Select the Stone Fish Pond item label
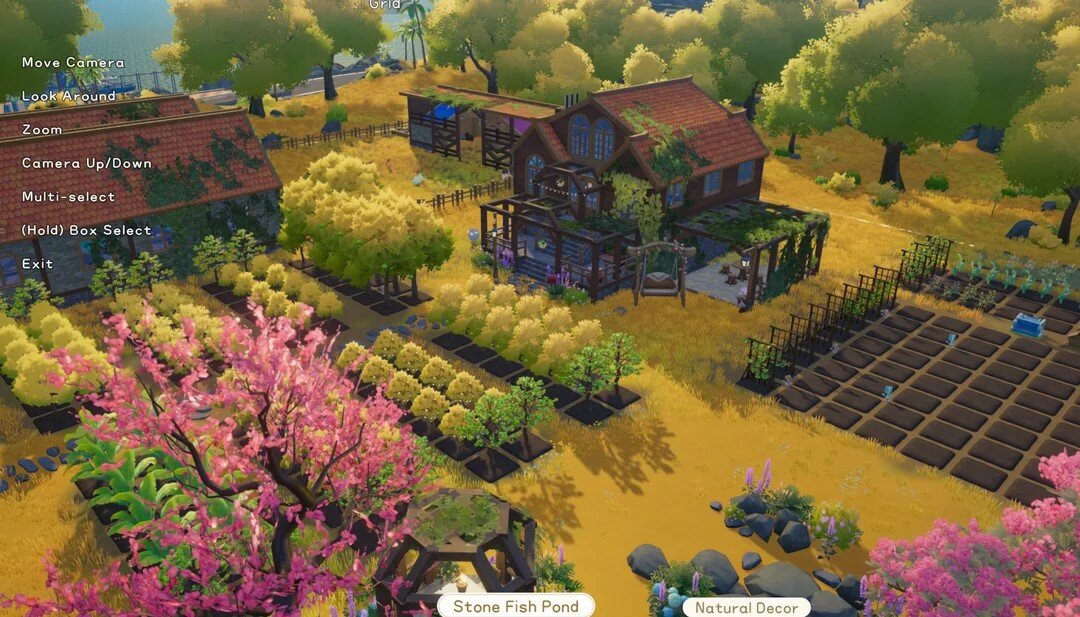The width and height of the screenshot is (1080, 617). [515, 606]
